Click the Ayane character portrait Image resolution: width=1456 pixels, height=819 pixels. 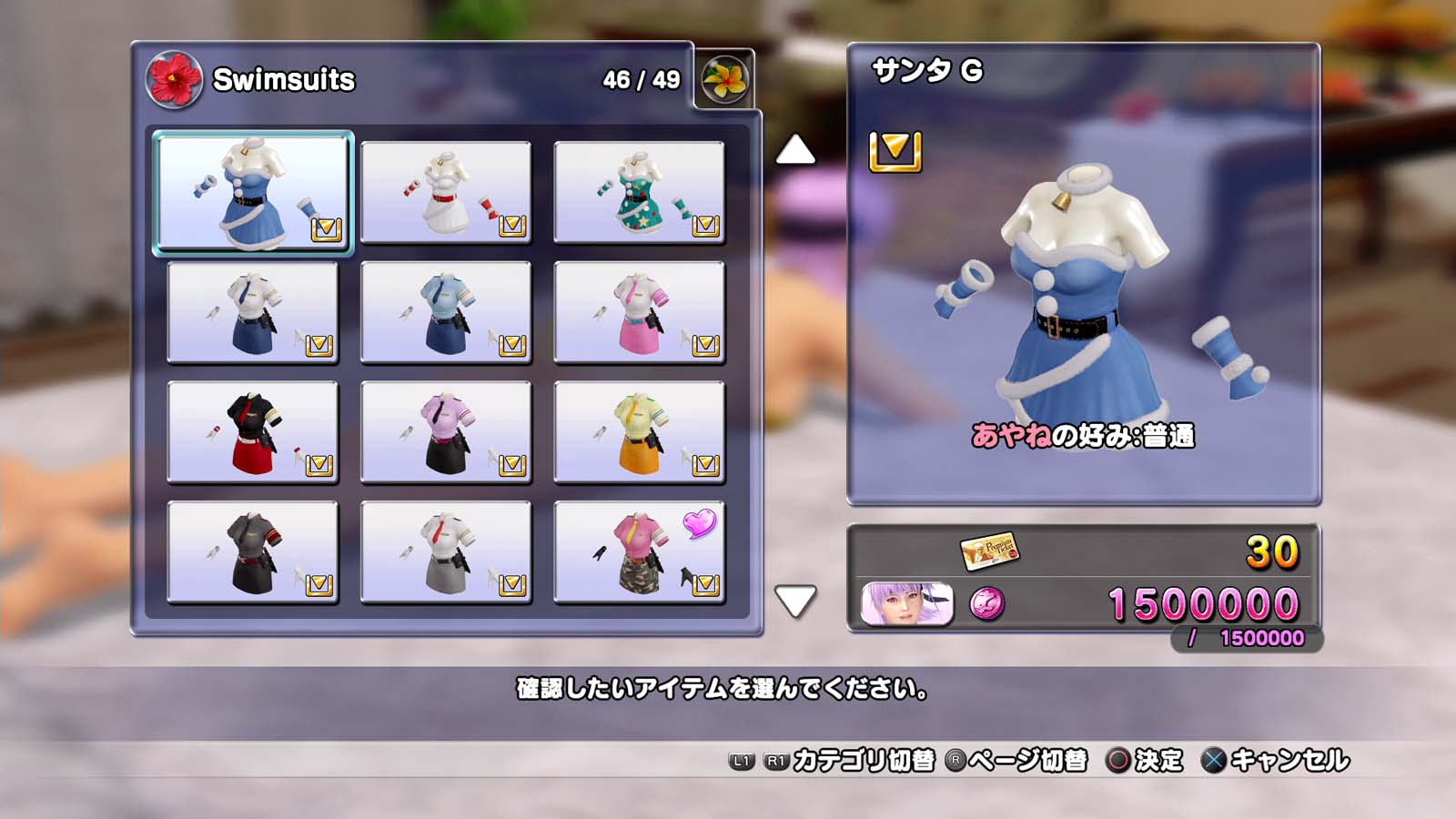(x=906, y=603)
